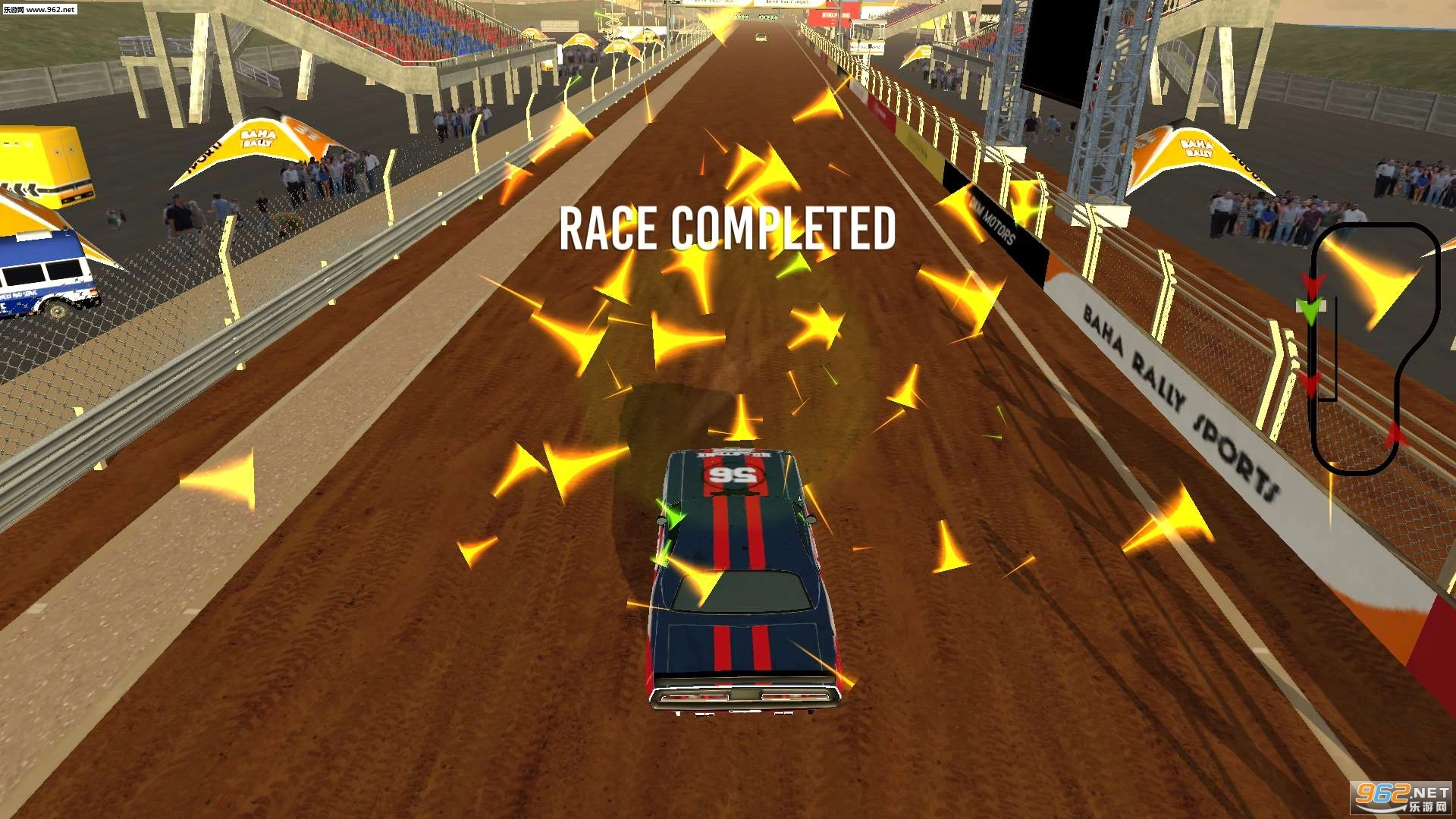
Task: Select the top red checkpoint arrow on the minimap
Action: coord(1312,283)
